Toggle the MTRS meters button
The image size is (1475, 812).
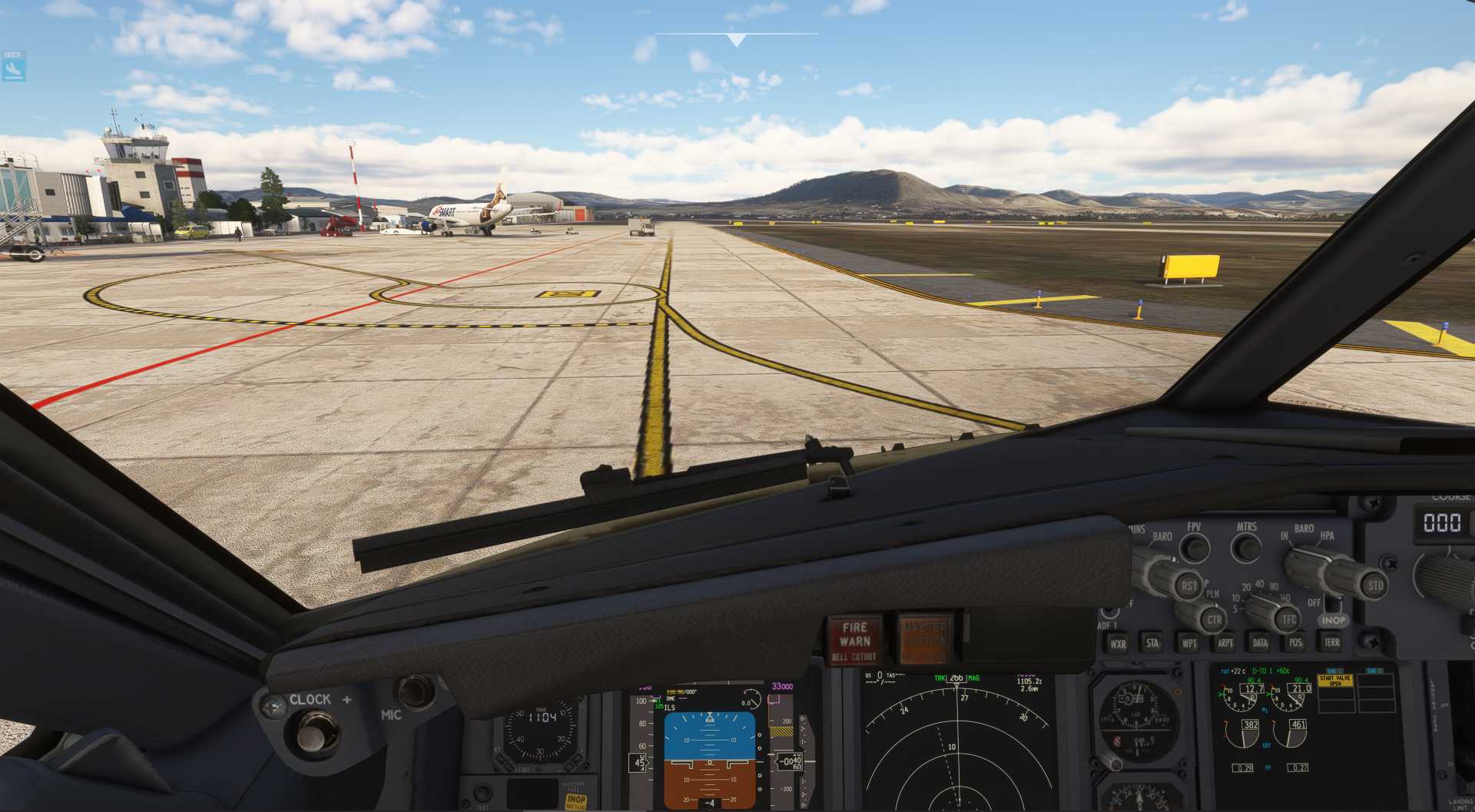[1246, 548]
